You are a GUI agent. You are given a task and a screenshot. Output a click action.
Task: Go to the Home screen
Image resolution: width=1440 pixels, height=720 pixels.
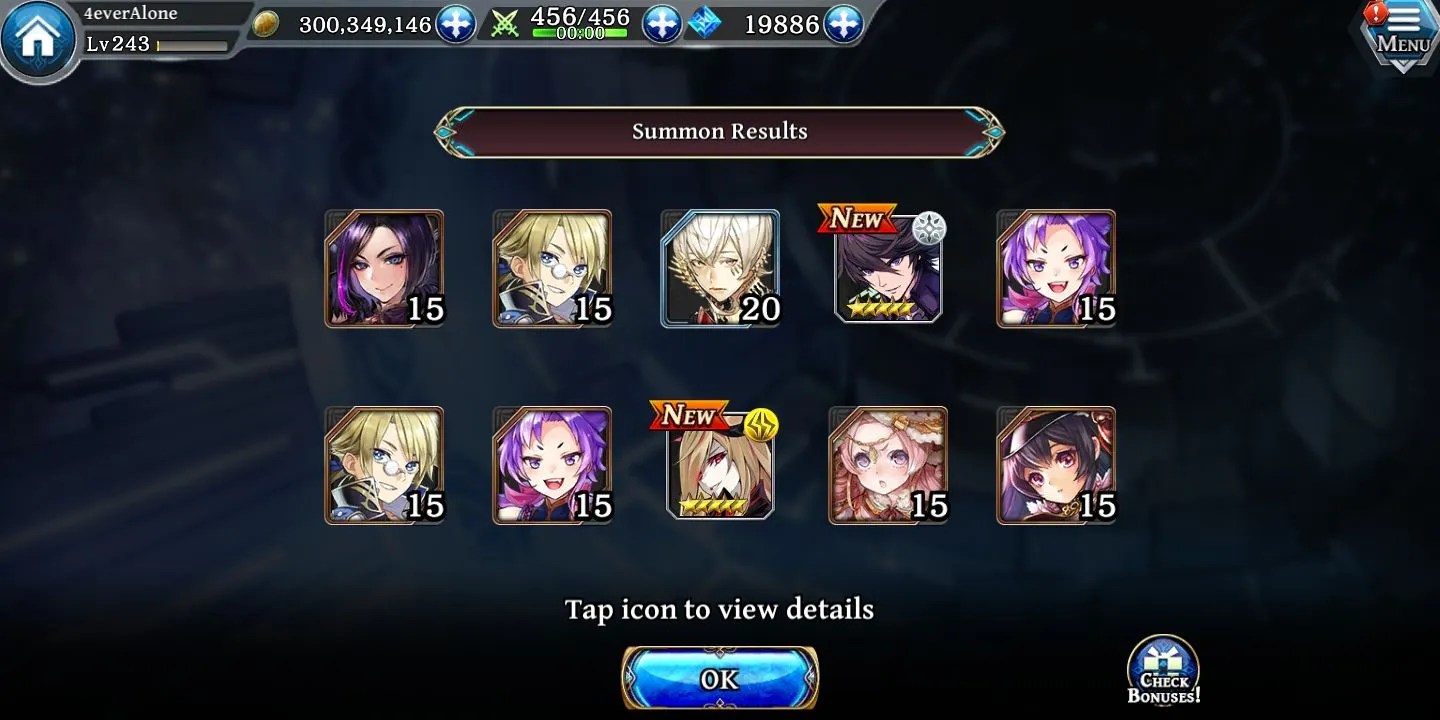(37, 40)
